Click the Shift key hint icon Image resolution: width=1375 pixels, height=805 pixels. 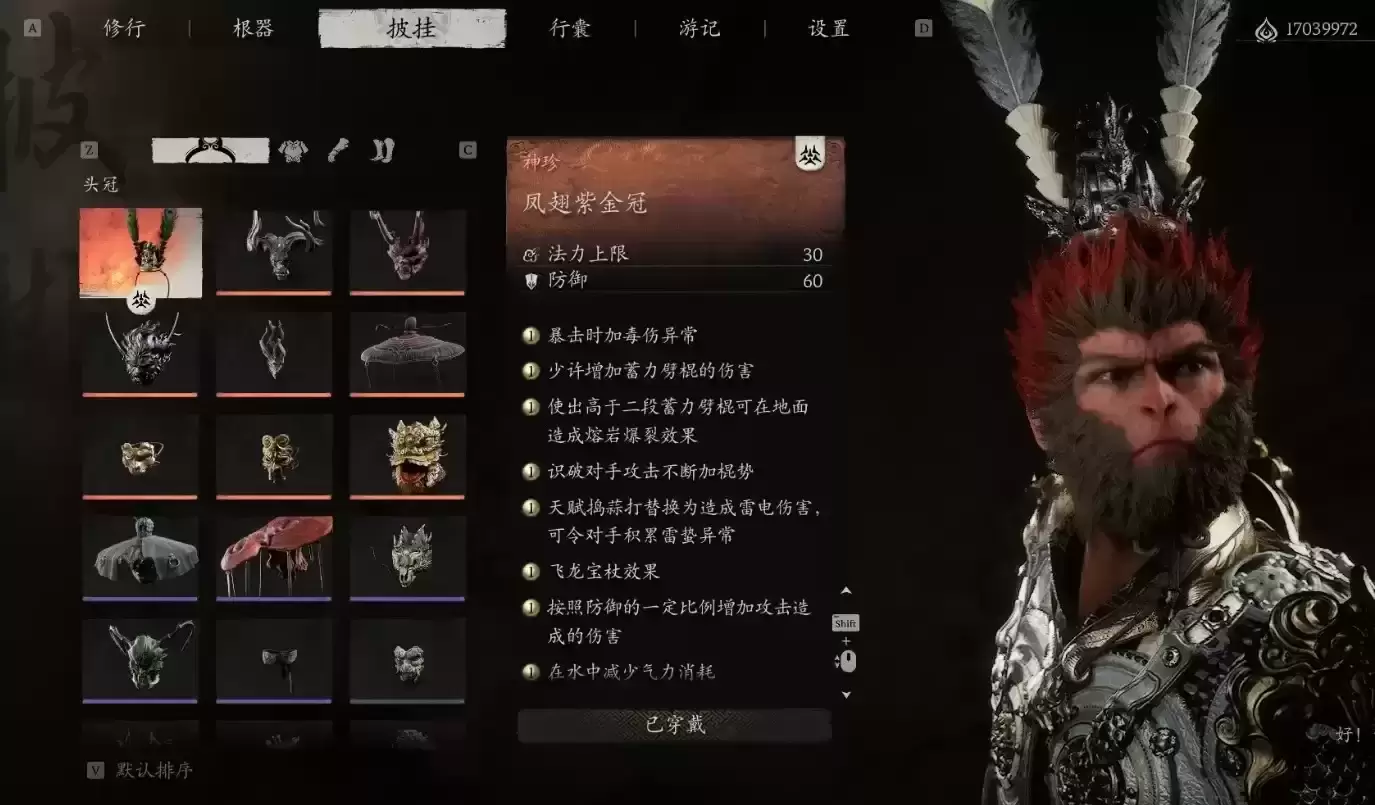[x=846, y=623]
